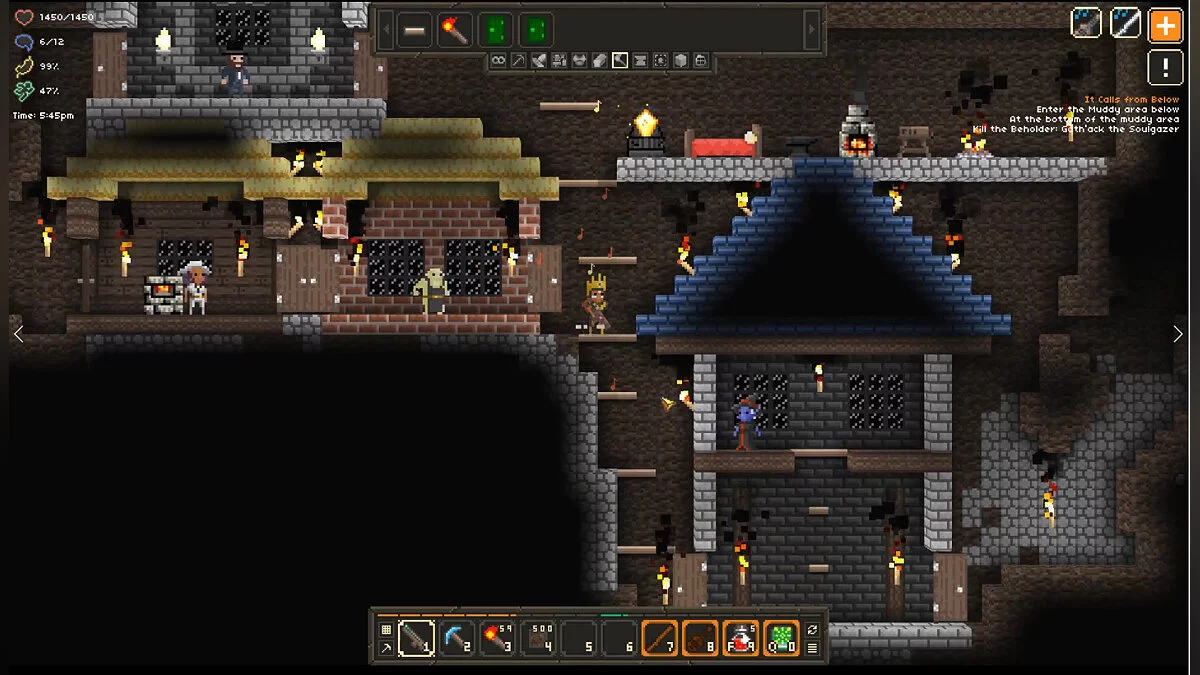Switch to the pickaxe crafting category
The width and height of the screenshot is (1200, 675).
(x=518, y=61)
